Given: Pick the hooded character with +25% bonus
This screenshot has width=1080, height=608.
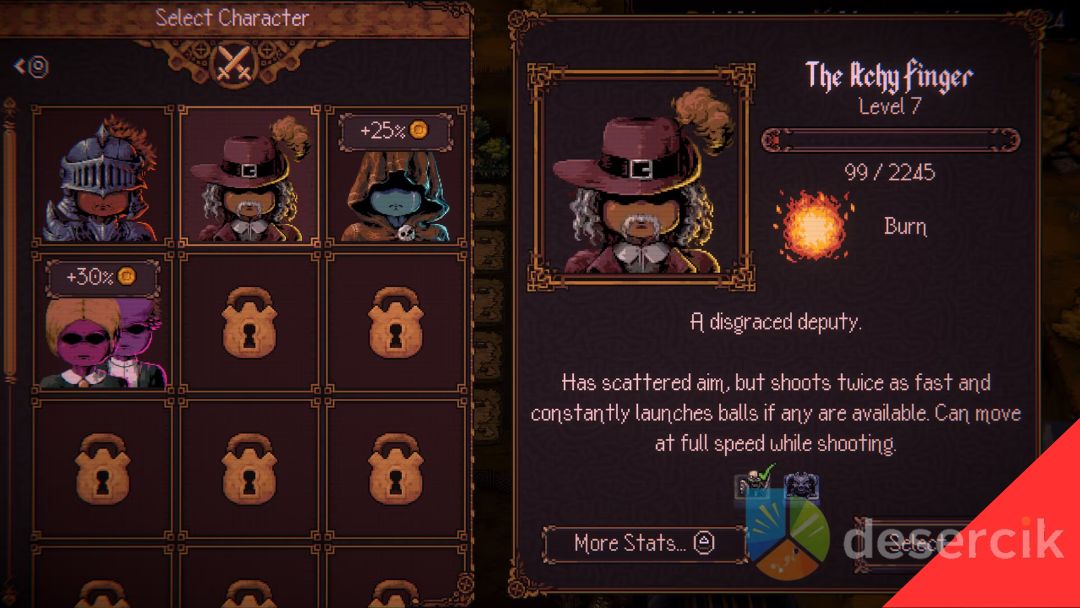Looking at the screenshot, I should [x=396, y=176].
